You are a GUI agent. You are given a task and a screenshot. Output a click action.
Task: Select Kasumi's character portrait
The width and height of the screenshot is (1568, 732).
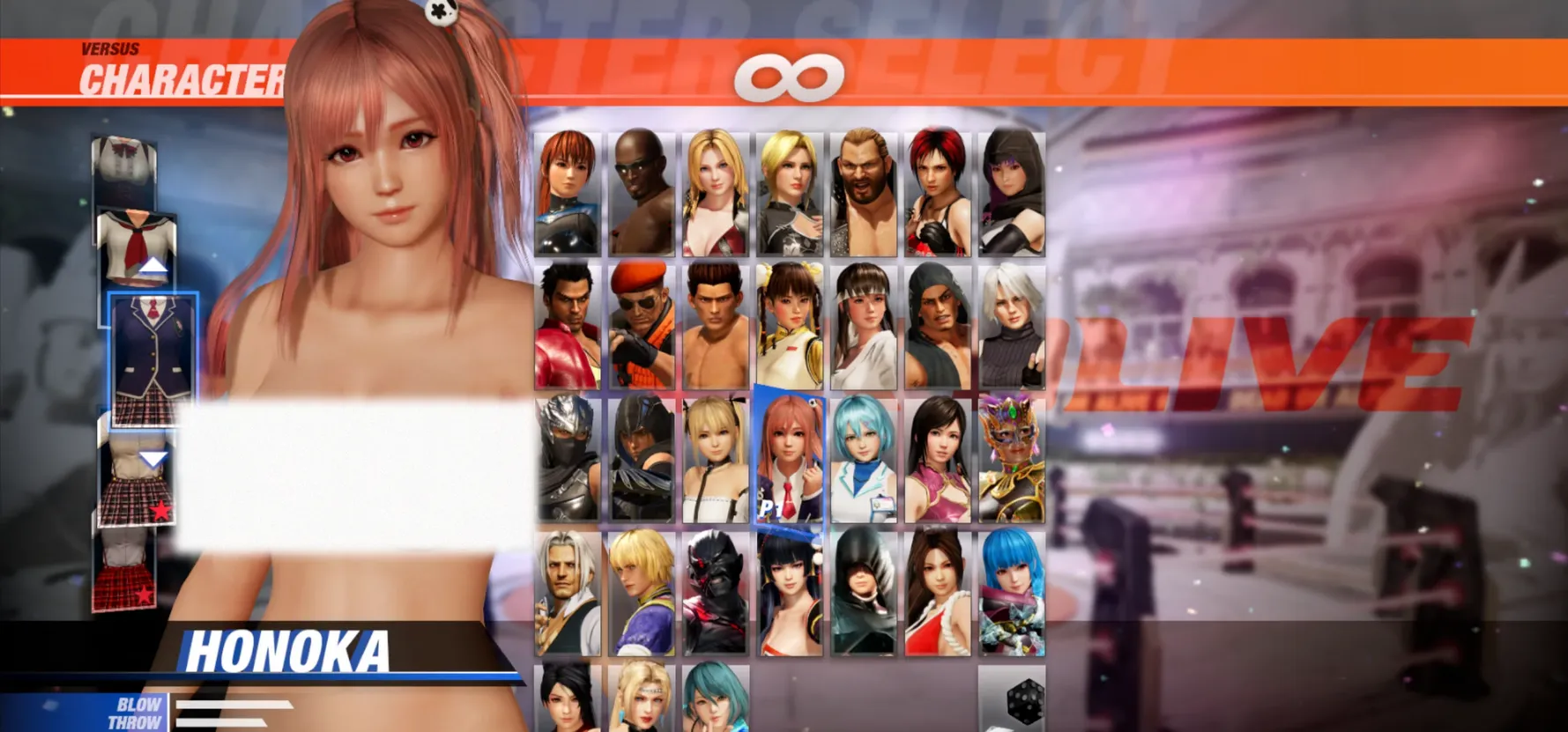tap(568, 194)
